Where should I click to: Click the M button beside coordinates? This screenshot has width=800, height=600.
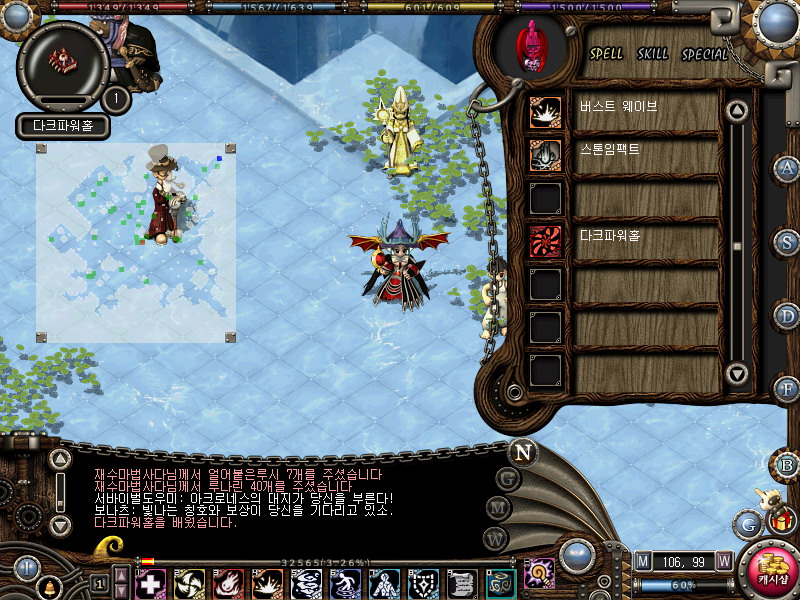[643, 561]
